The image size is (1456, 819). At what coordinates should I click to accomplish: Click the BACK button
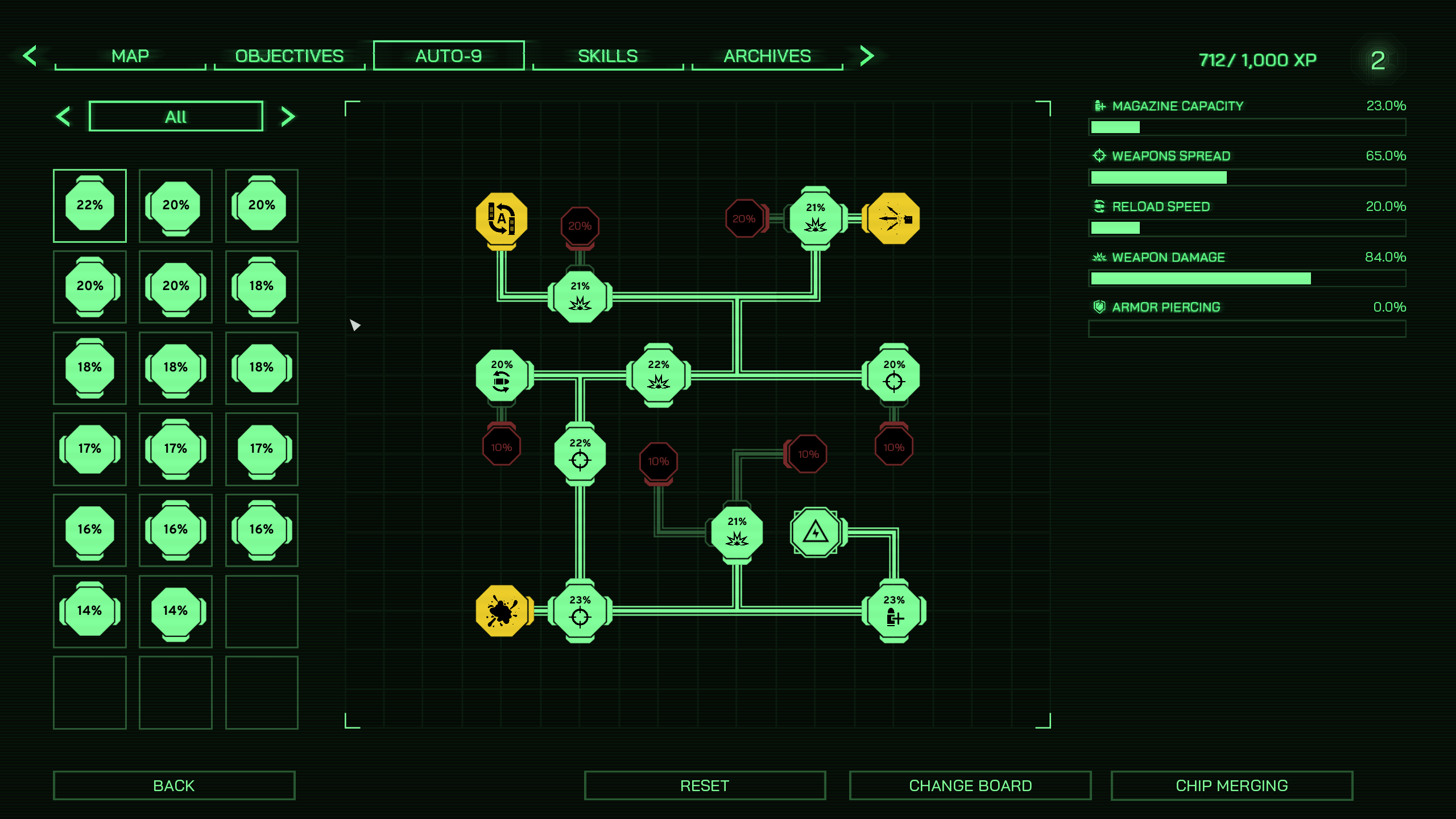(174, 785)
